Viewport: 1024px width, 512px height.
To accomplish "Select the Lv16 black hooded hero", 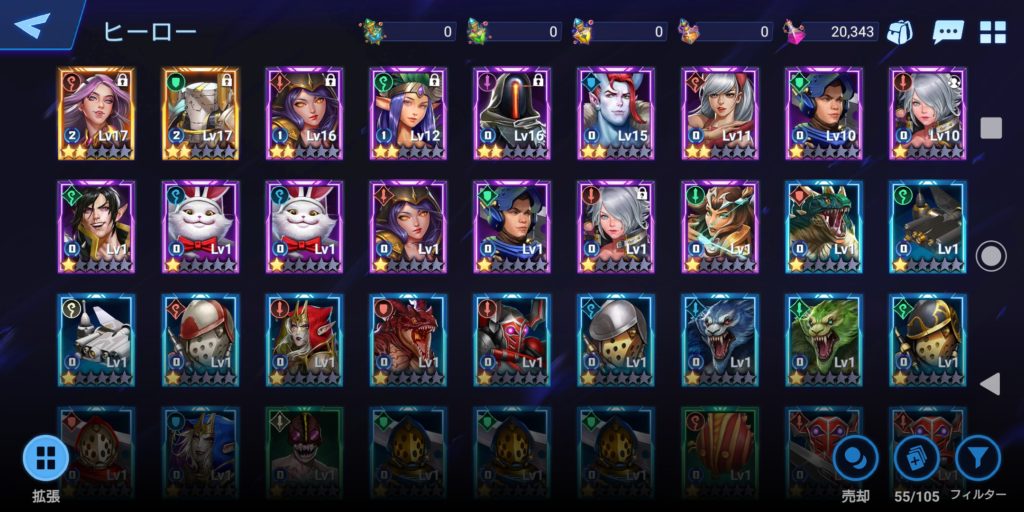I will point(512,113).
